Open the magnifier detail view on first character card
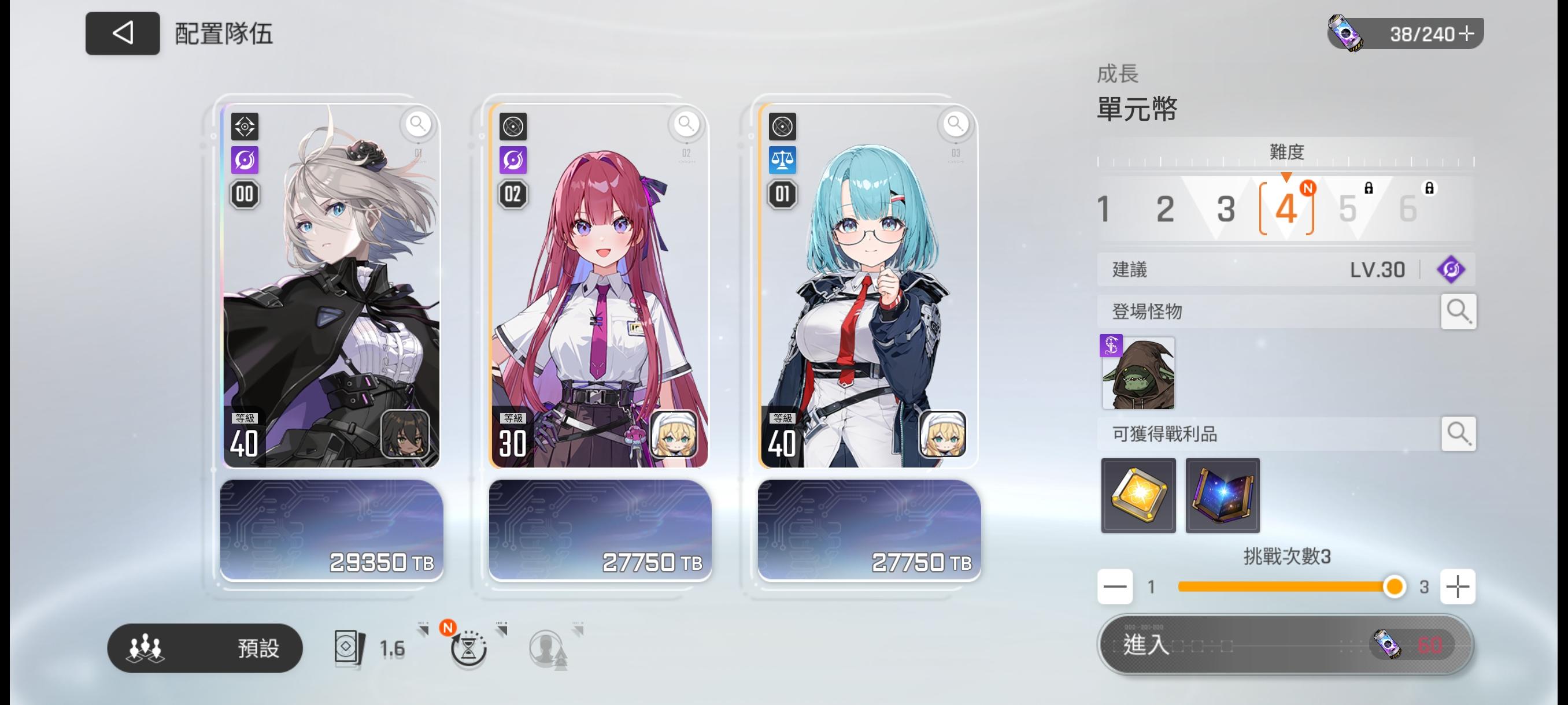The height and width of the screenshot is (705, 1568). coord(417,125)
